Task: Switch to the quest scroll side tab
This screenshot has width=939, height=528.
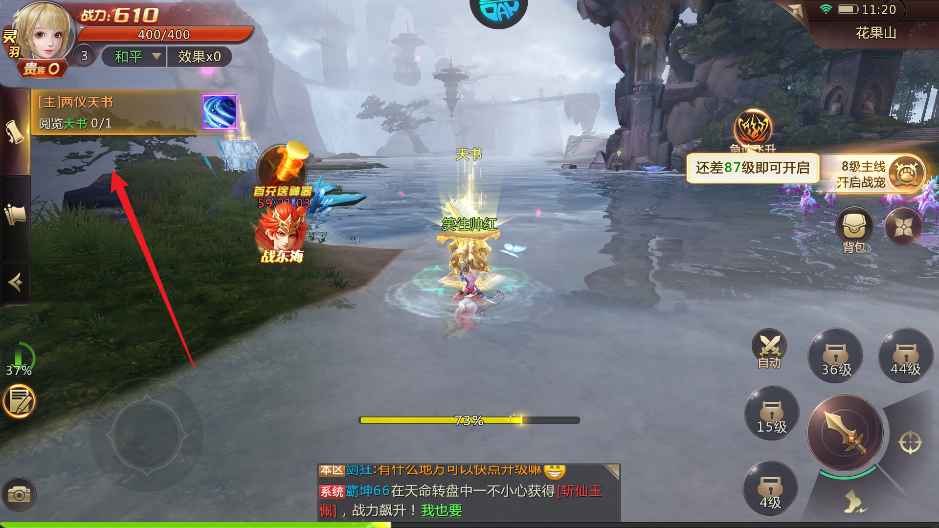Action: click(15, 131)
